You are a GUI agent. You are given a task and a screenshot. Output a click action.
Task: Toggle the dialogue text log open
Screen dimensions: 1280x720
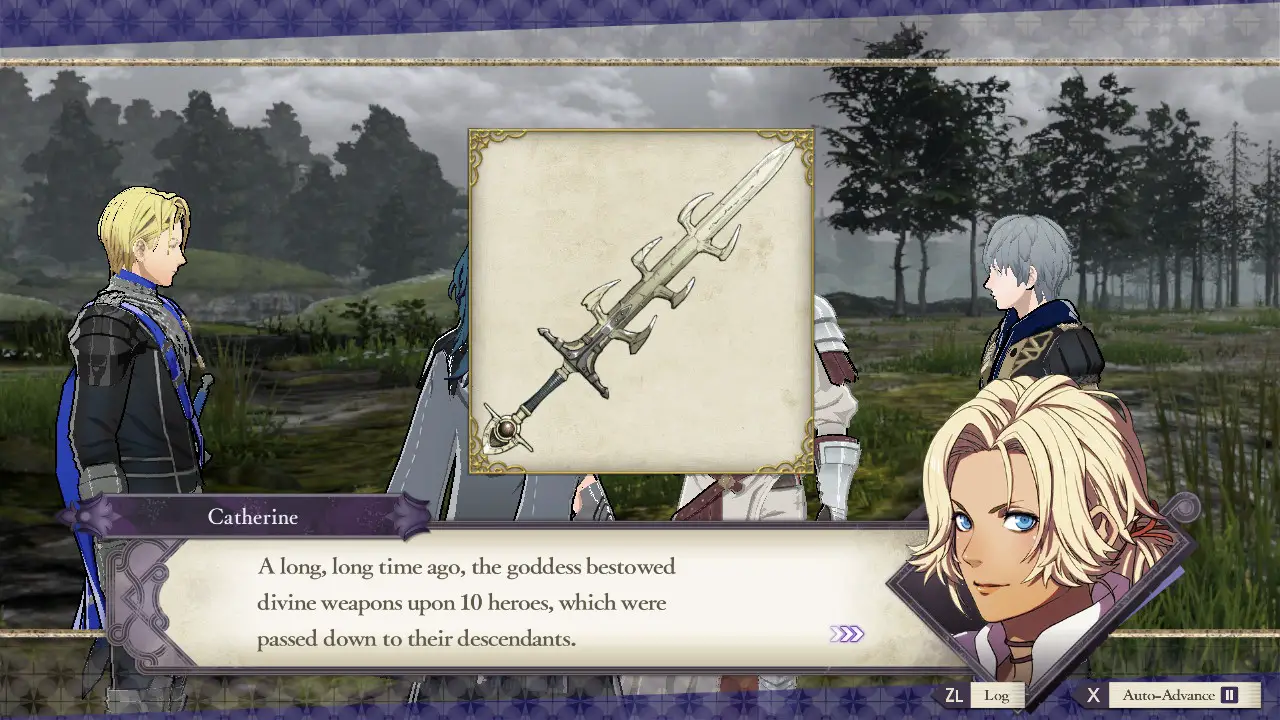tap(996, 694)
